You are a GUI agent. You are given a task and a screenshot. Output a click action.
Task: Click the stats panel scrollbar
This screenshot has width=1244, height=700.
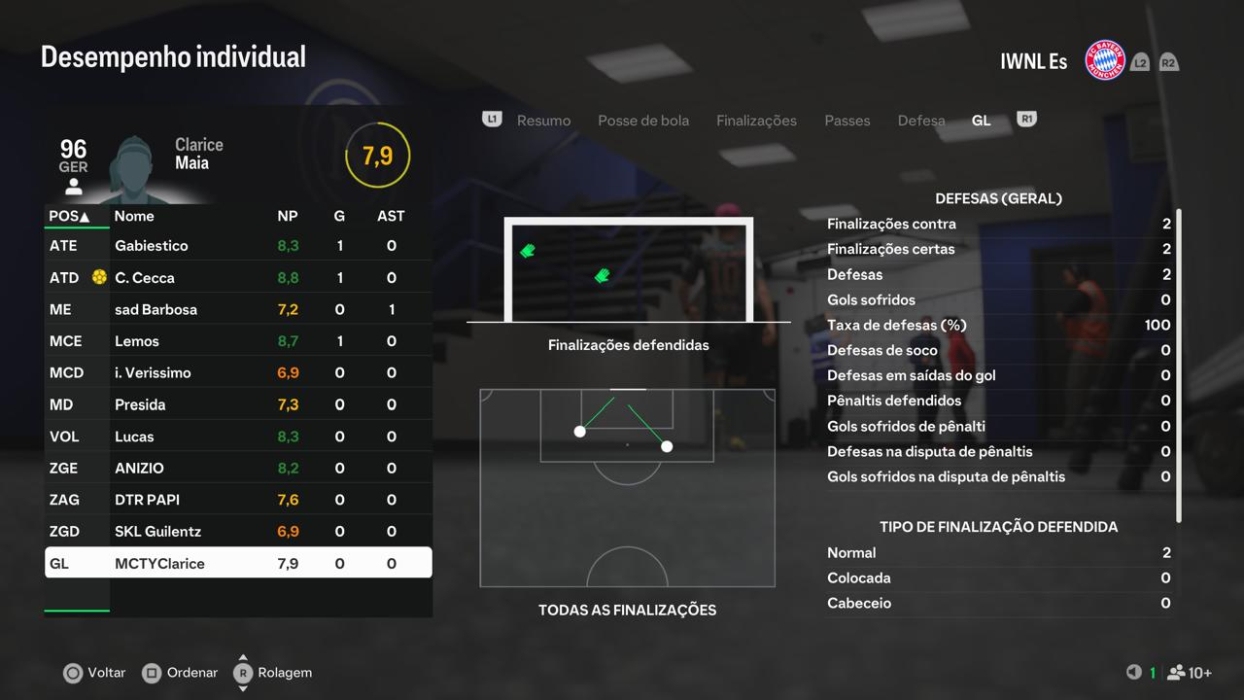click(1179, 365)
